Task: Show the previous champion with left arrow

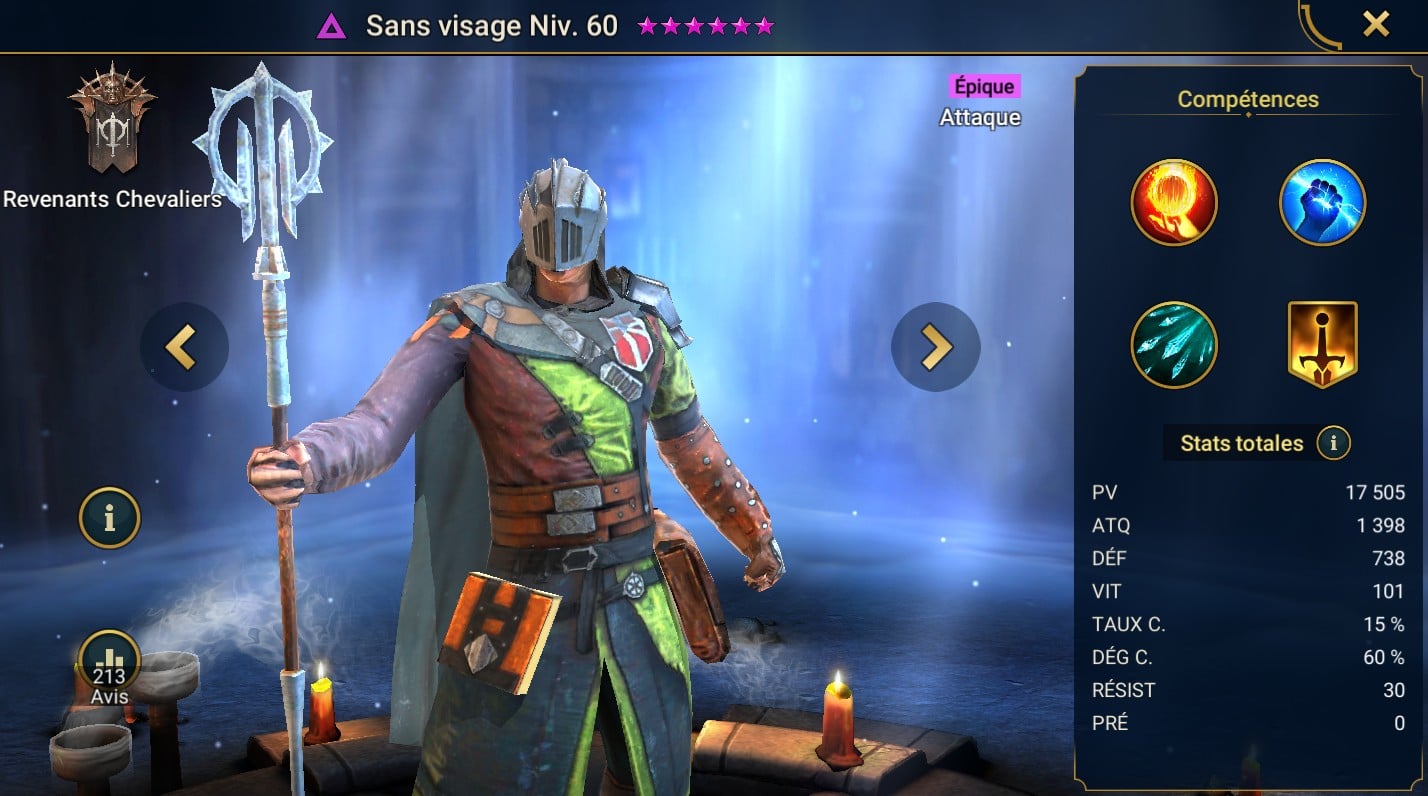Action: [184, 347]
